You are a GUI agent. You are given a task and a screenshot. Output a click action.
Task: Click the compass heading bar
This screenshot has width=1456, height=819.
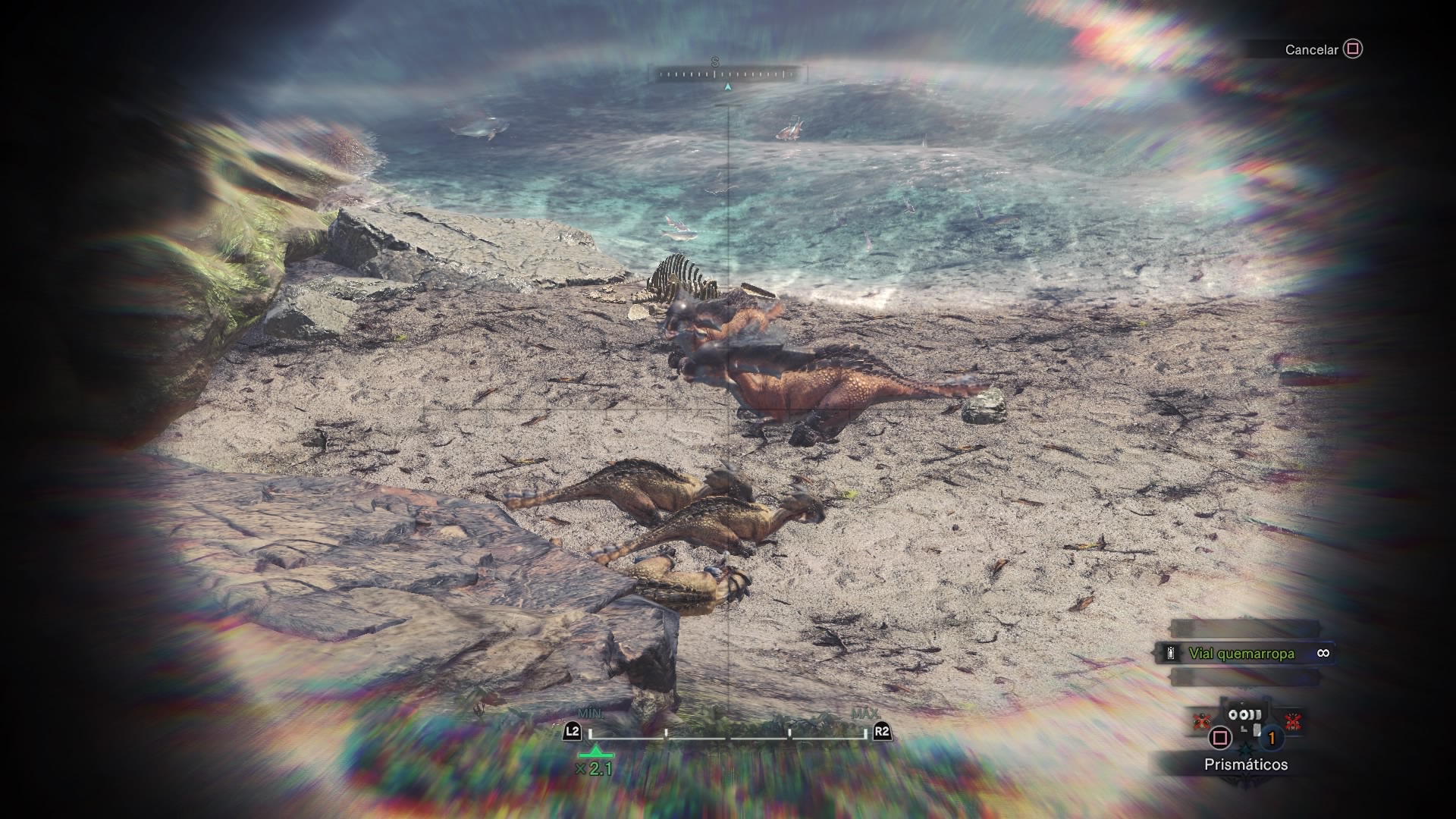point(727,74)
